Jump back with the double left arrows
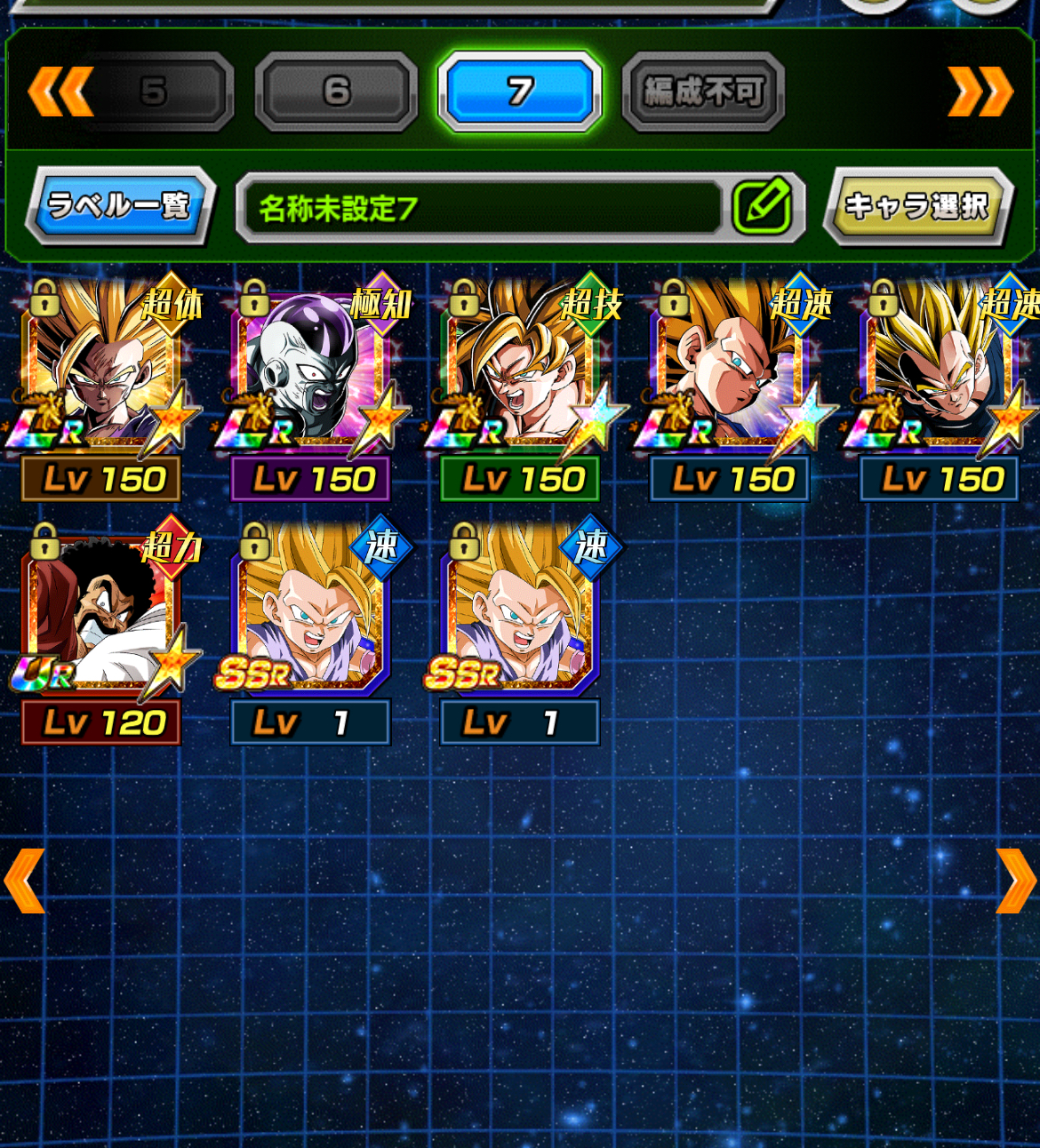1040x1148 pixels. tap(60, 92)
